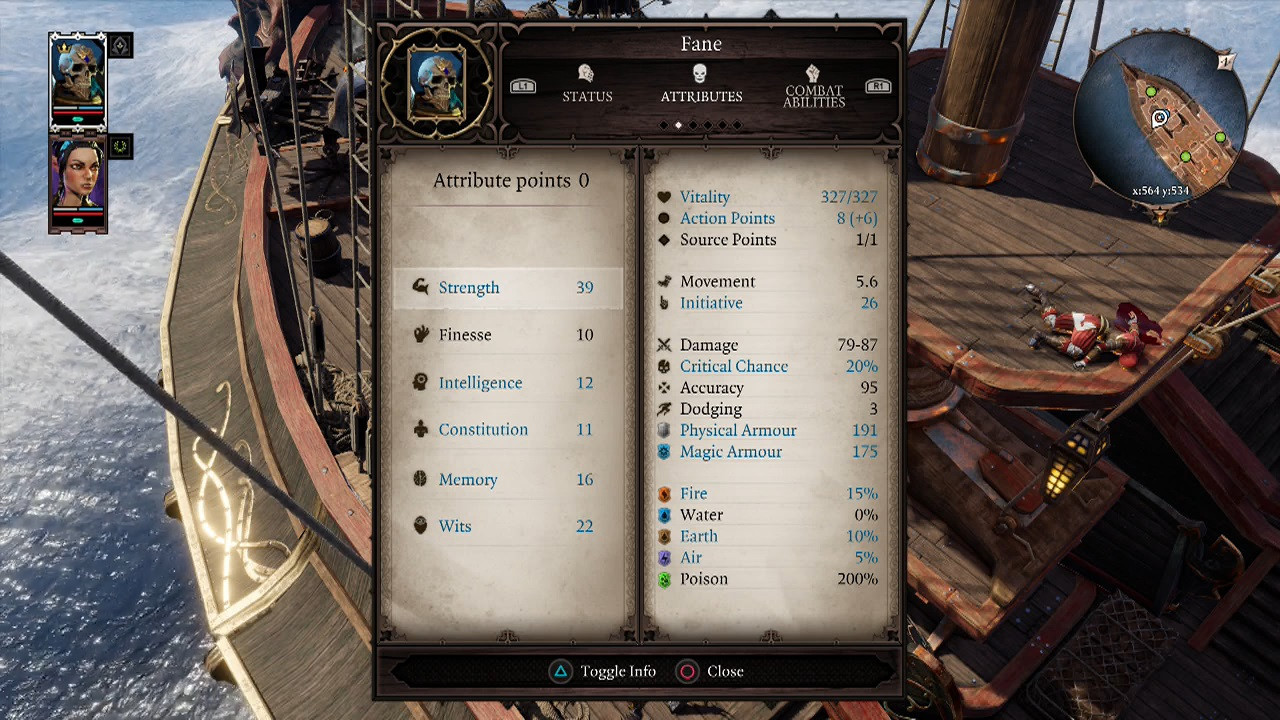Select the Attributes tab
Viewport: 1280px width, 720px height.
[700, 84]
